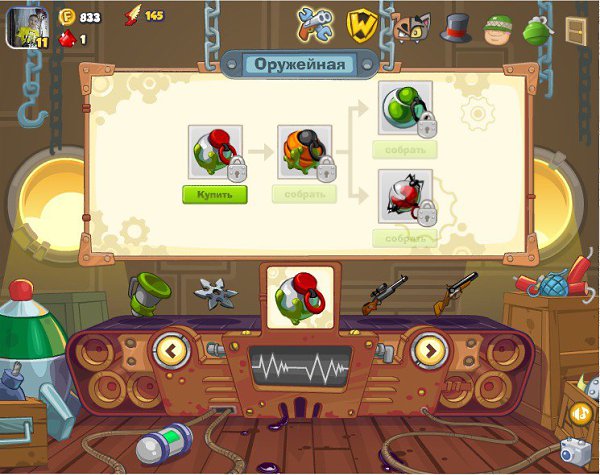This screenshot has height=475, width=600.
Task: Open the soldier helmet face section
Action: [498, 28]
